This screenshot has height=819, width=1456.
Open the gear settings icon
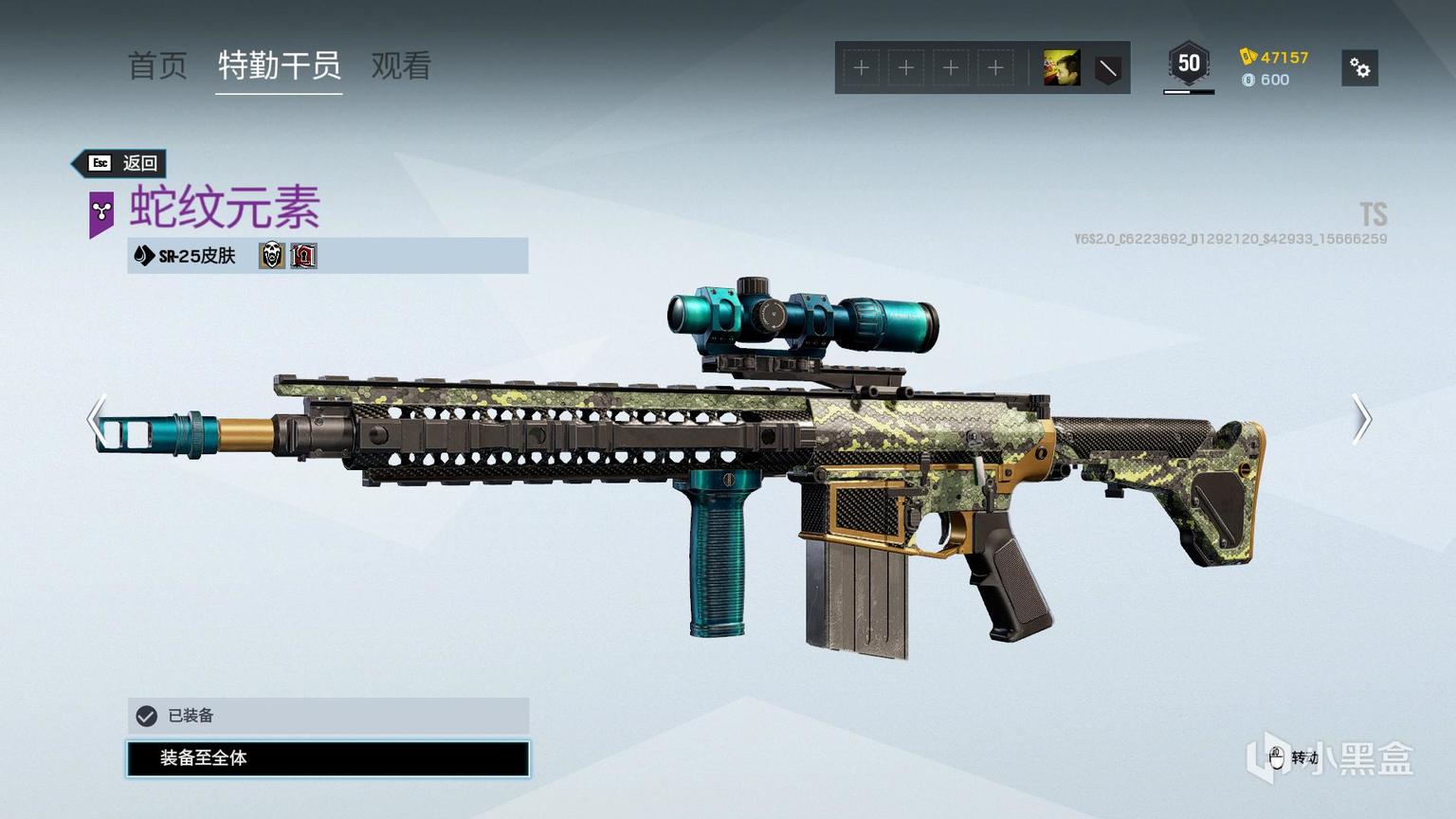pyautogui.click(x=1359, y=68)
